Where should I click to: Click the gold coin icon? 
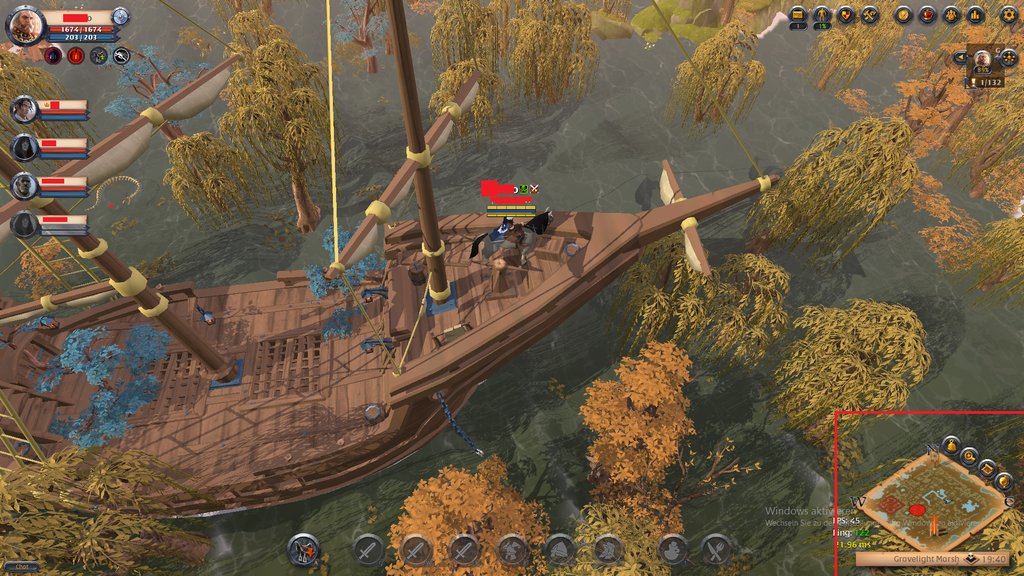coord(903,14)
